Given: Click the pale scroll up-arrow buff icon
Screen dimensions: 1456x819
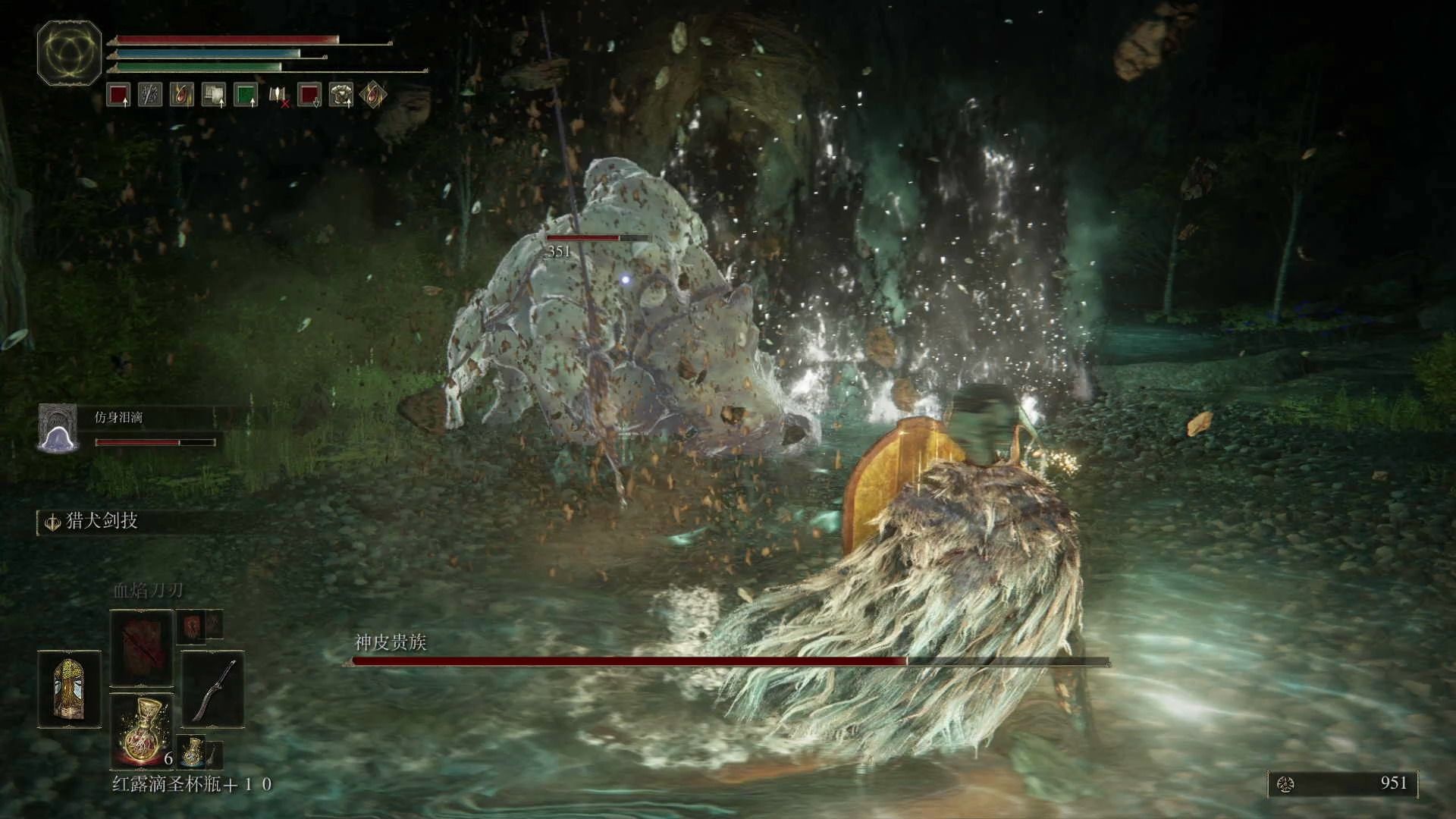Looking at the screenshot, I should pos(214,96).
